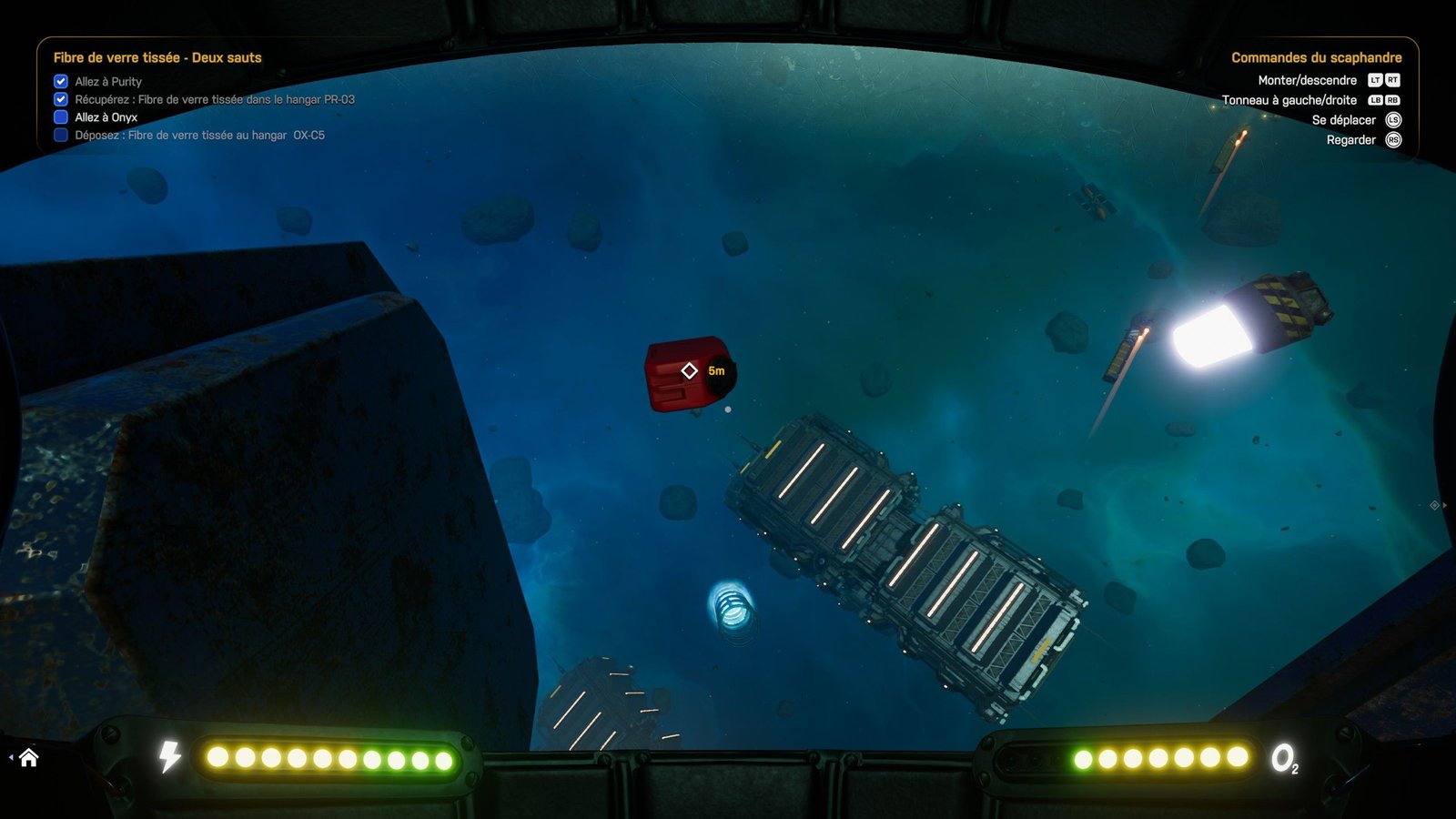Viewport: 1456px width, 819px height.
Task: Choose the 'Allez à Onyx' objective
Action: (106, 117)
